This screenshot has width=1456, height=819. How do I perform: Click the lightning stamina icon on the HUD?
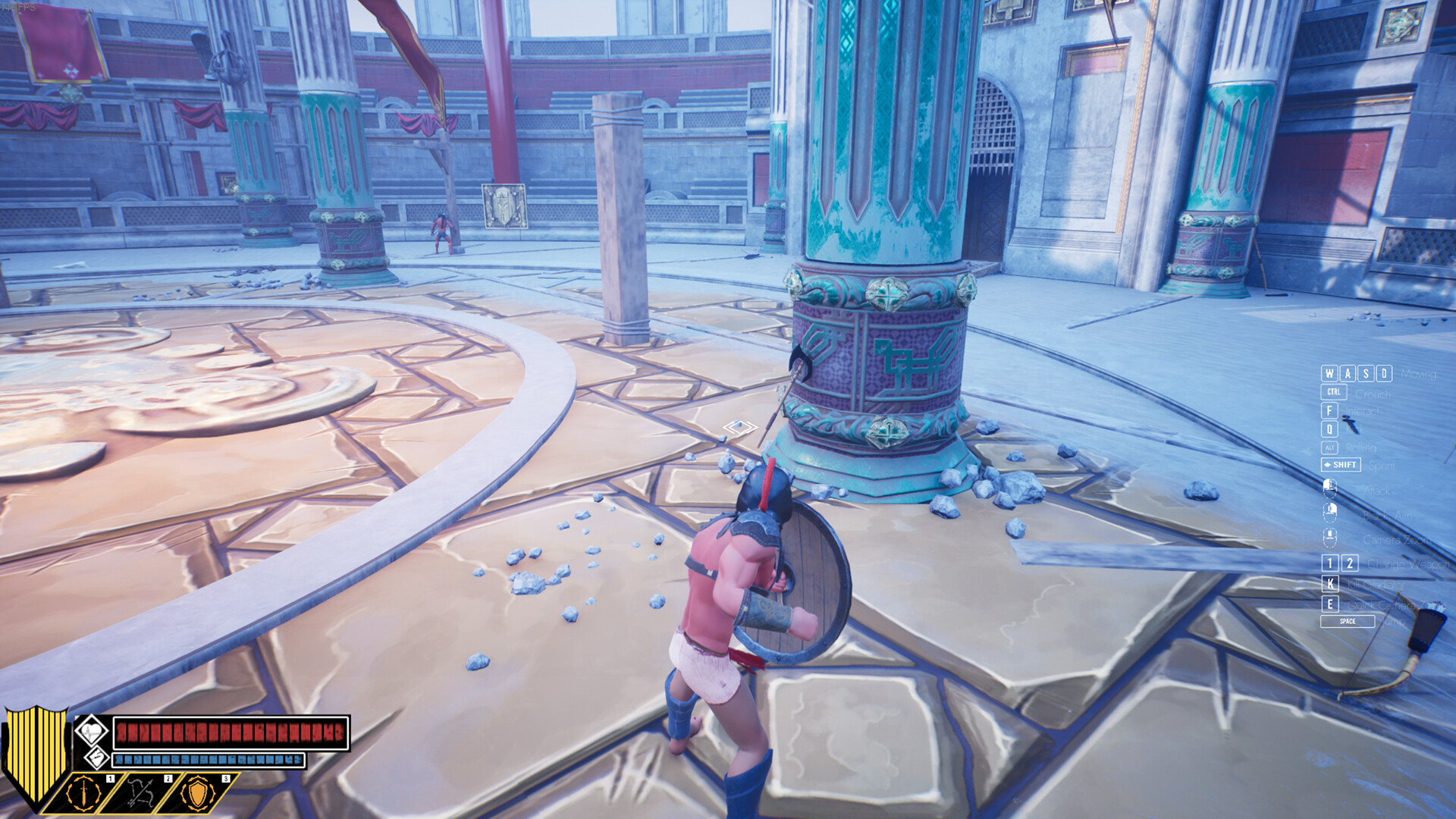point(97,759)
